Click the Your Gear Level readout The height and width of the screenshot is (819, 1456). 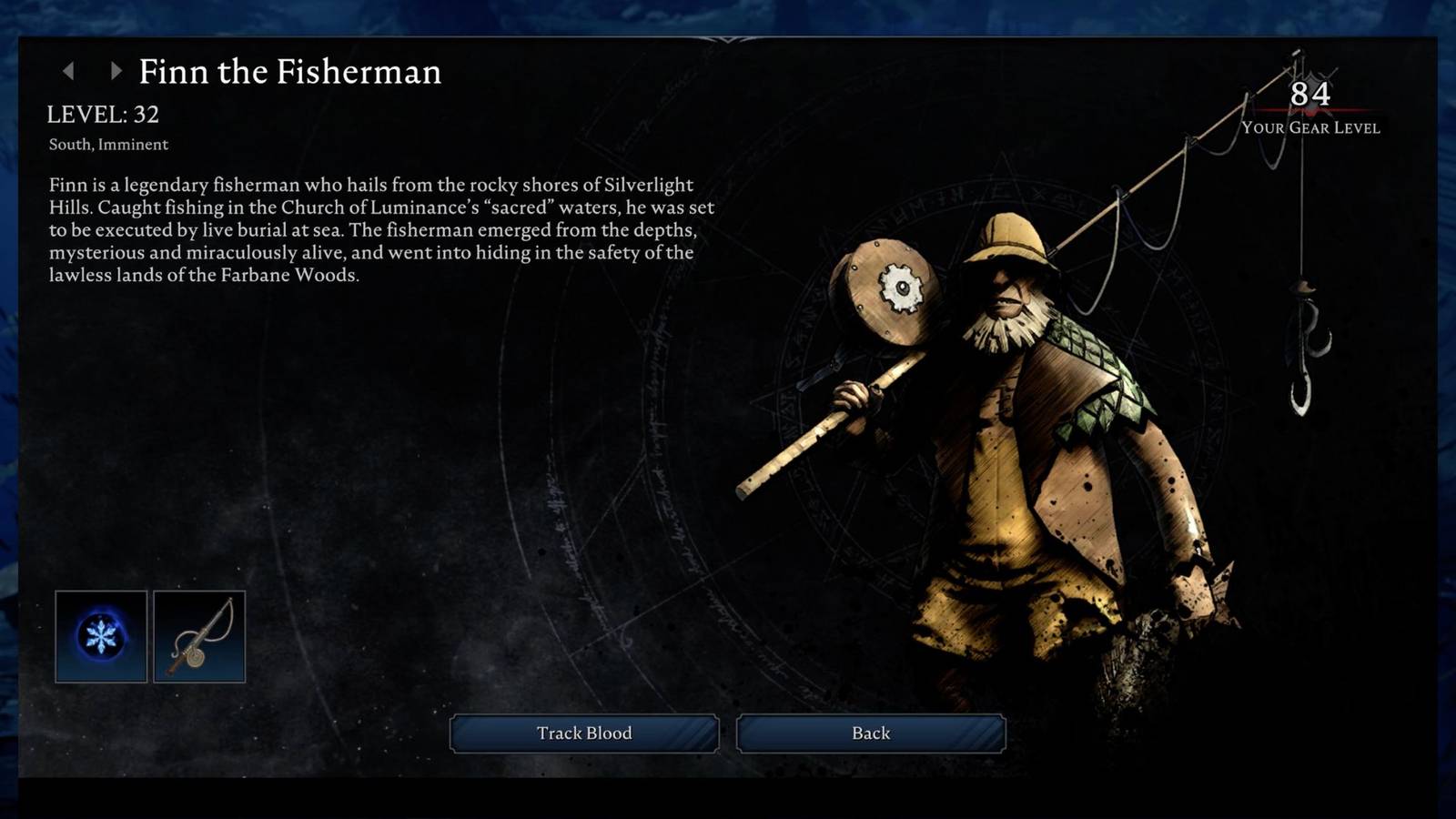click(1310, 129)
